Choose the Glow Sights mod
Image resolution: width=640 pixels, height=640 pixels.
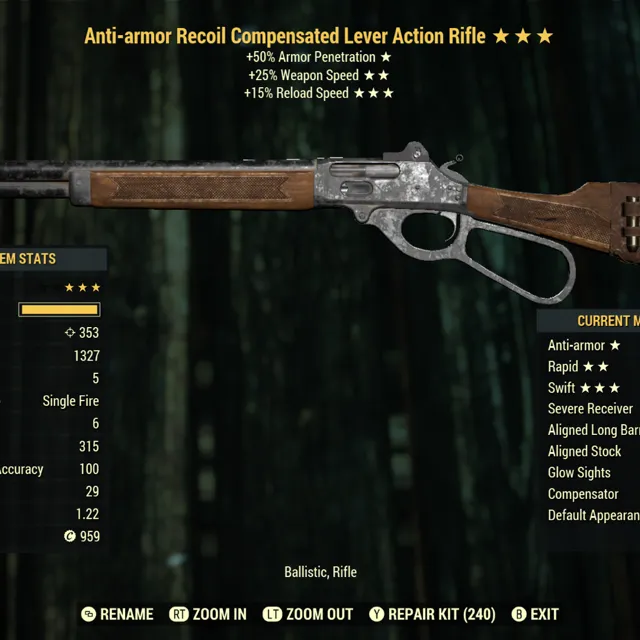[579, 473]
